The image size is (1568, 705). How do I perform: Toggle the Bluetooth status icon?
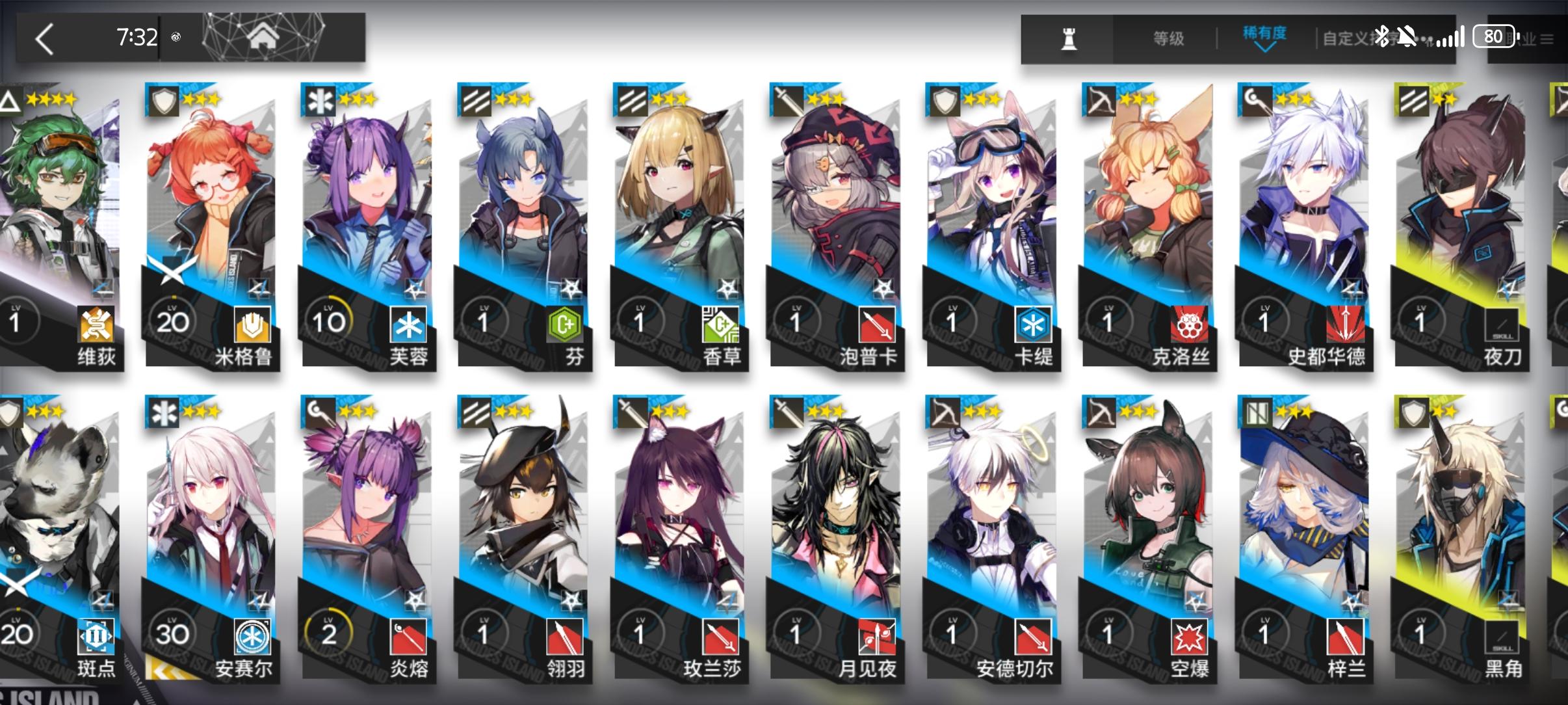click(x=1383, y=37)
